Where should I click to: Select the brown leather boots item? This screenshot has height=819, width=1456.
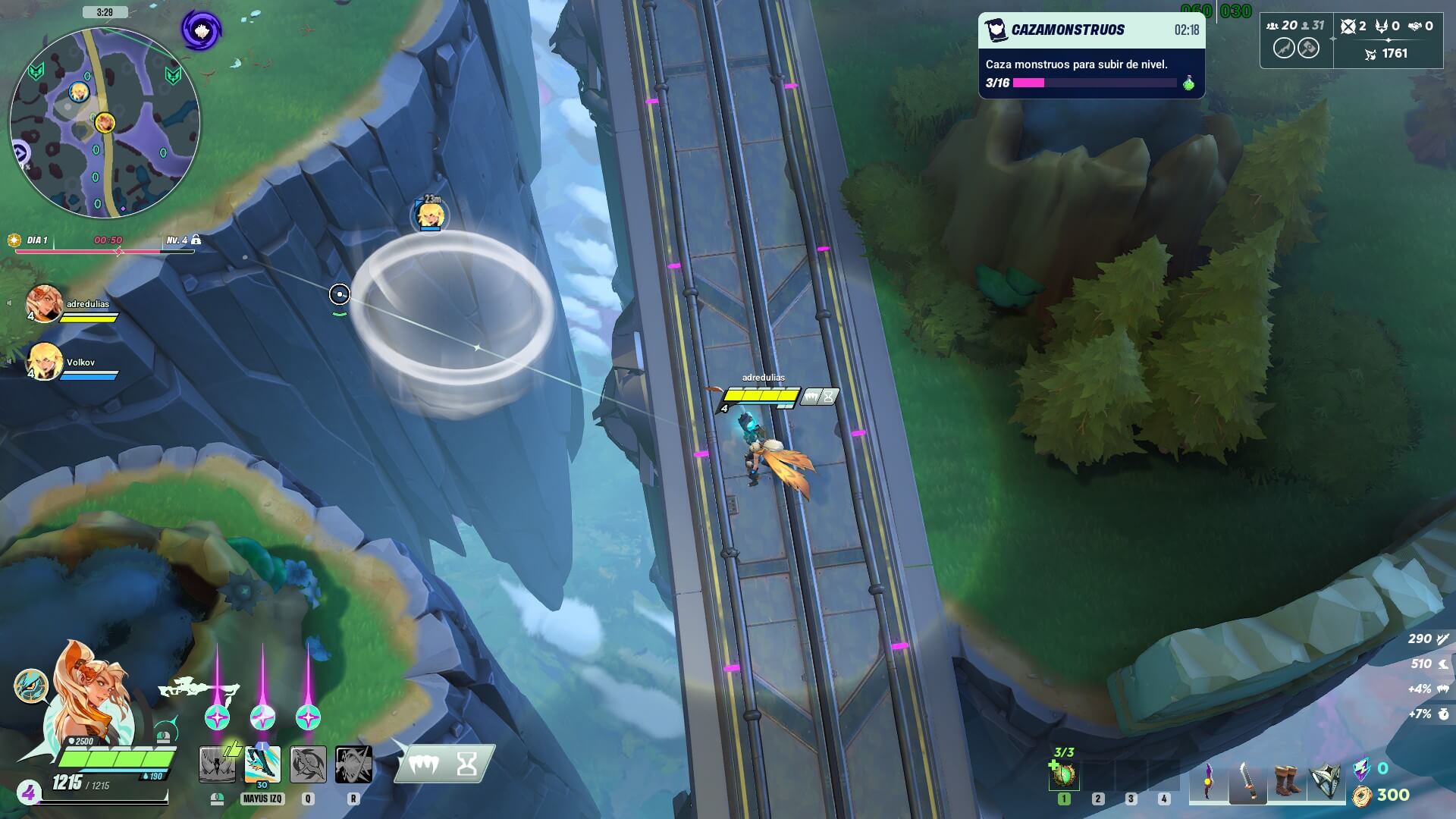1286,780
